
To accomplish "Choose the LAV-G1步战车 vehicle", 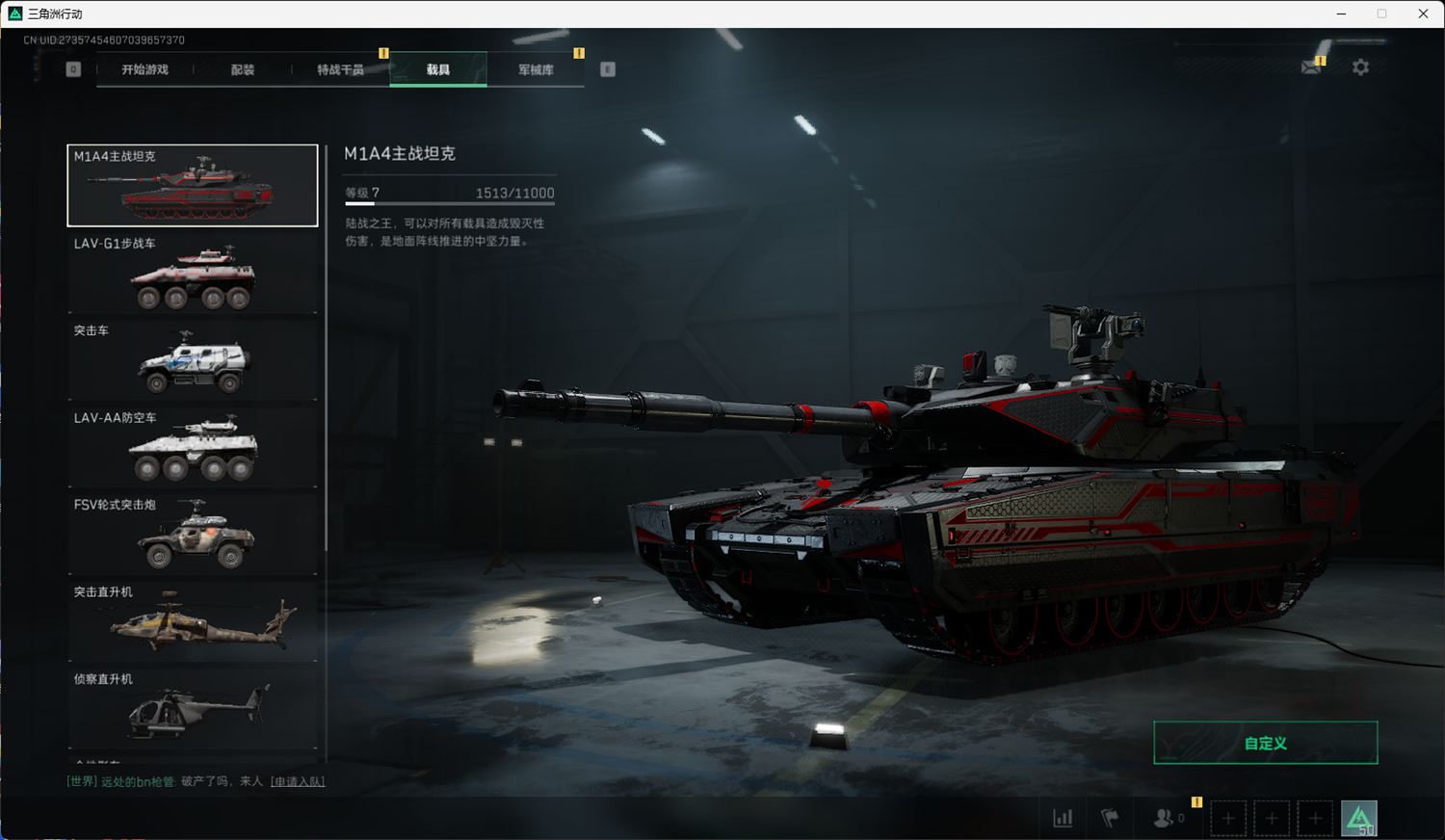I will point(193,273).
